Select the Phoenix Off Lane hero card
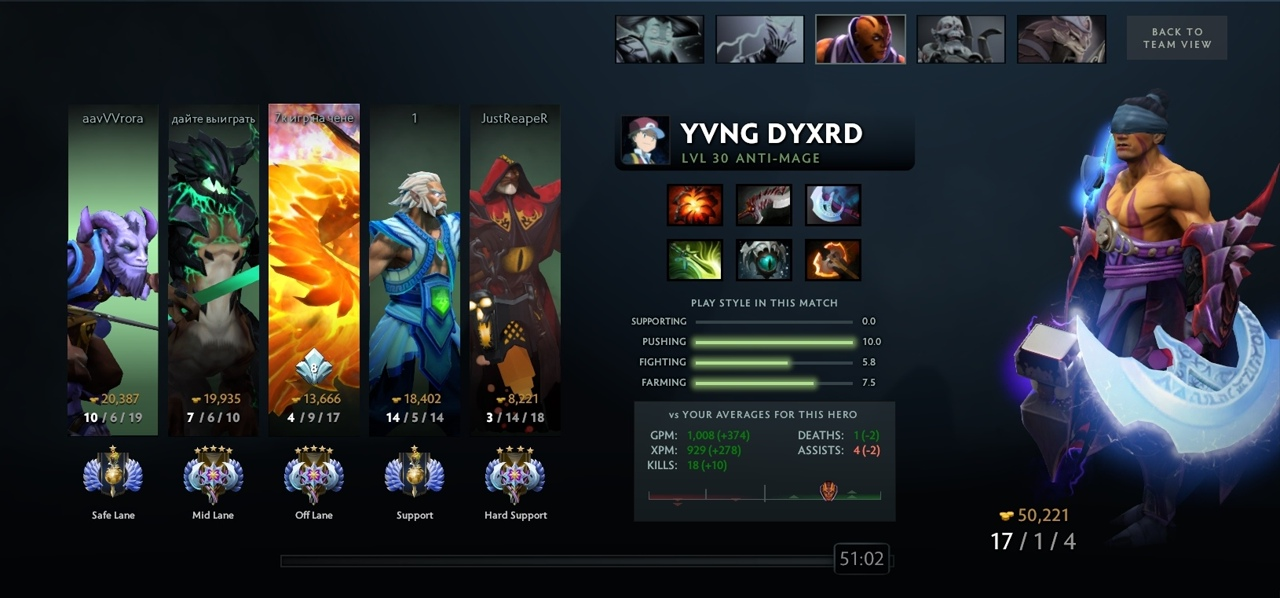 [x=314, y=270]
